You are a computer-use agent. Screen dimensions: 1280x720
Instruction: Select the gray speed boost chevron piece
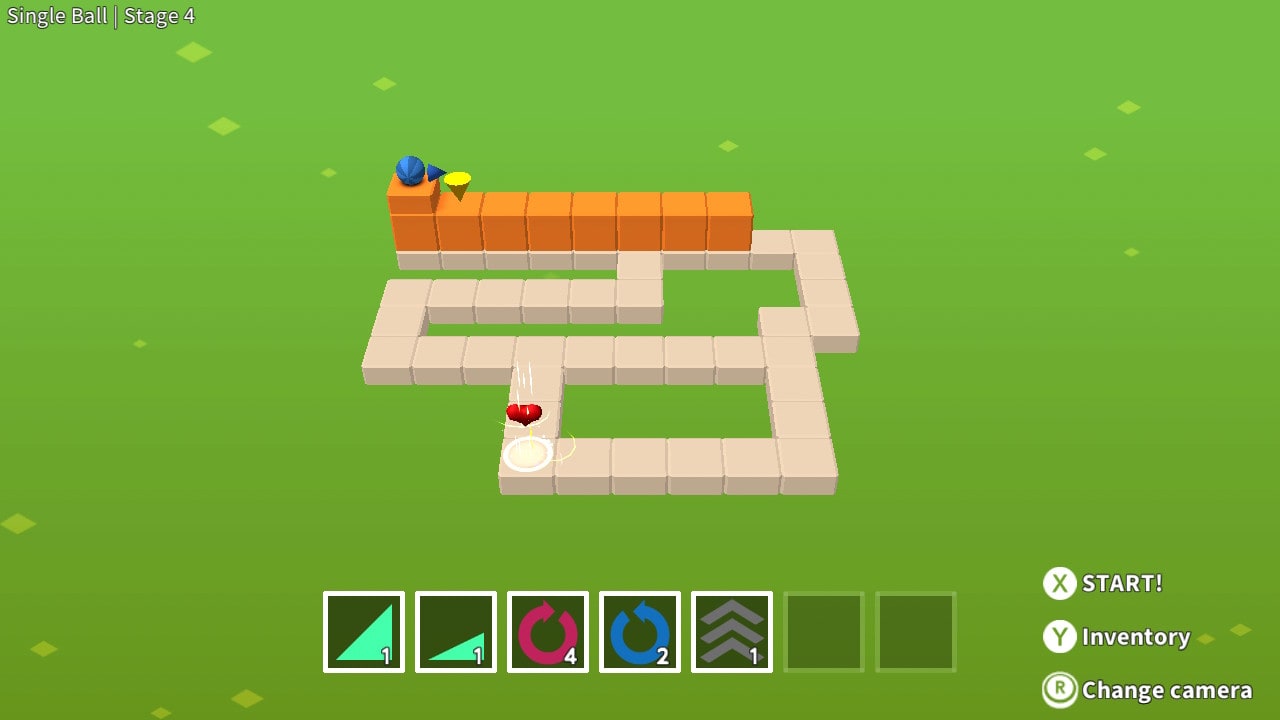point(731,631)
